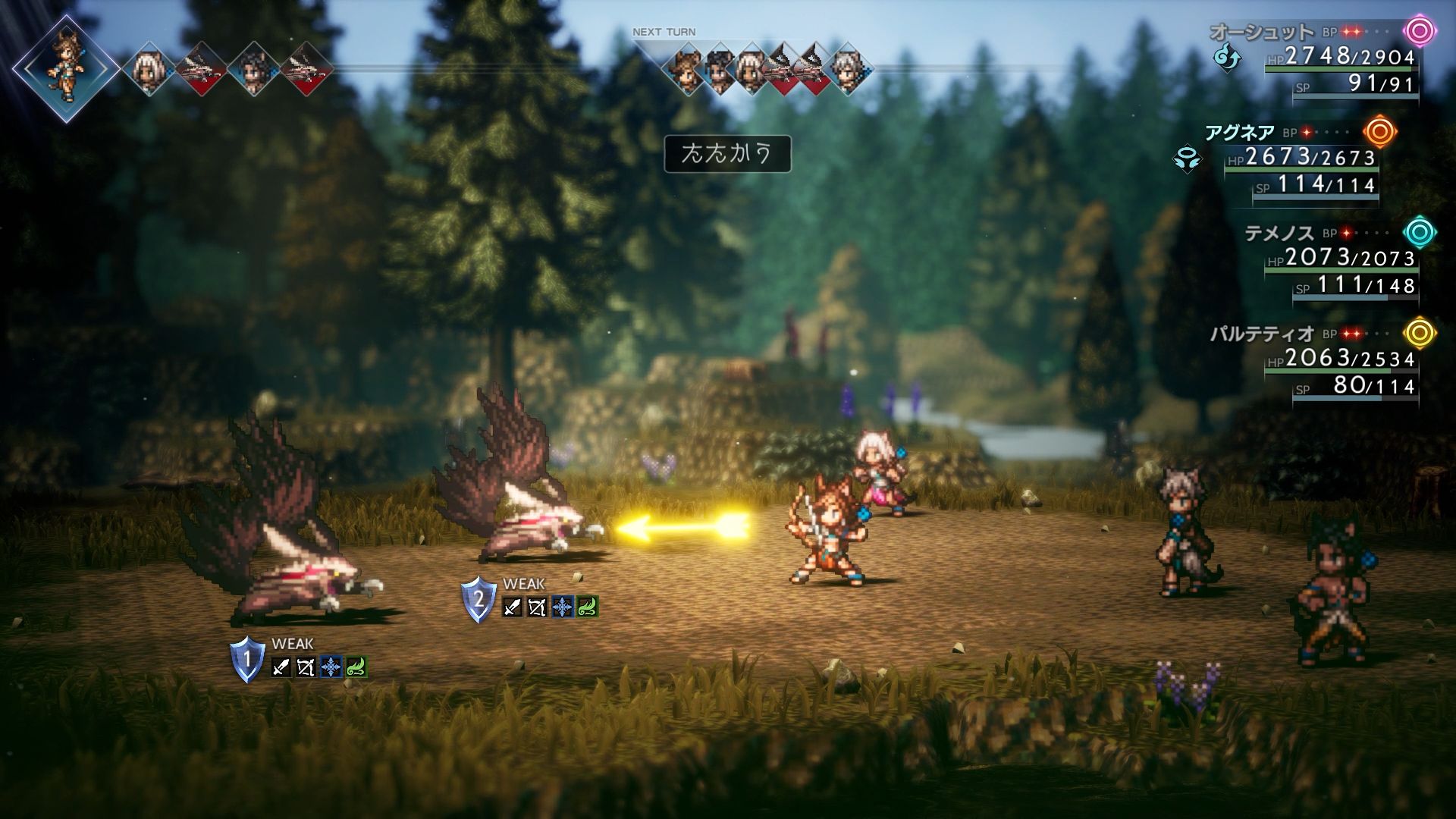The height and width of the screenshot is (819, 1456).
Task: Select the shield counter showing 1
Action: click(246, 659)
